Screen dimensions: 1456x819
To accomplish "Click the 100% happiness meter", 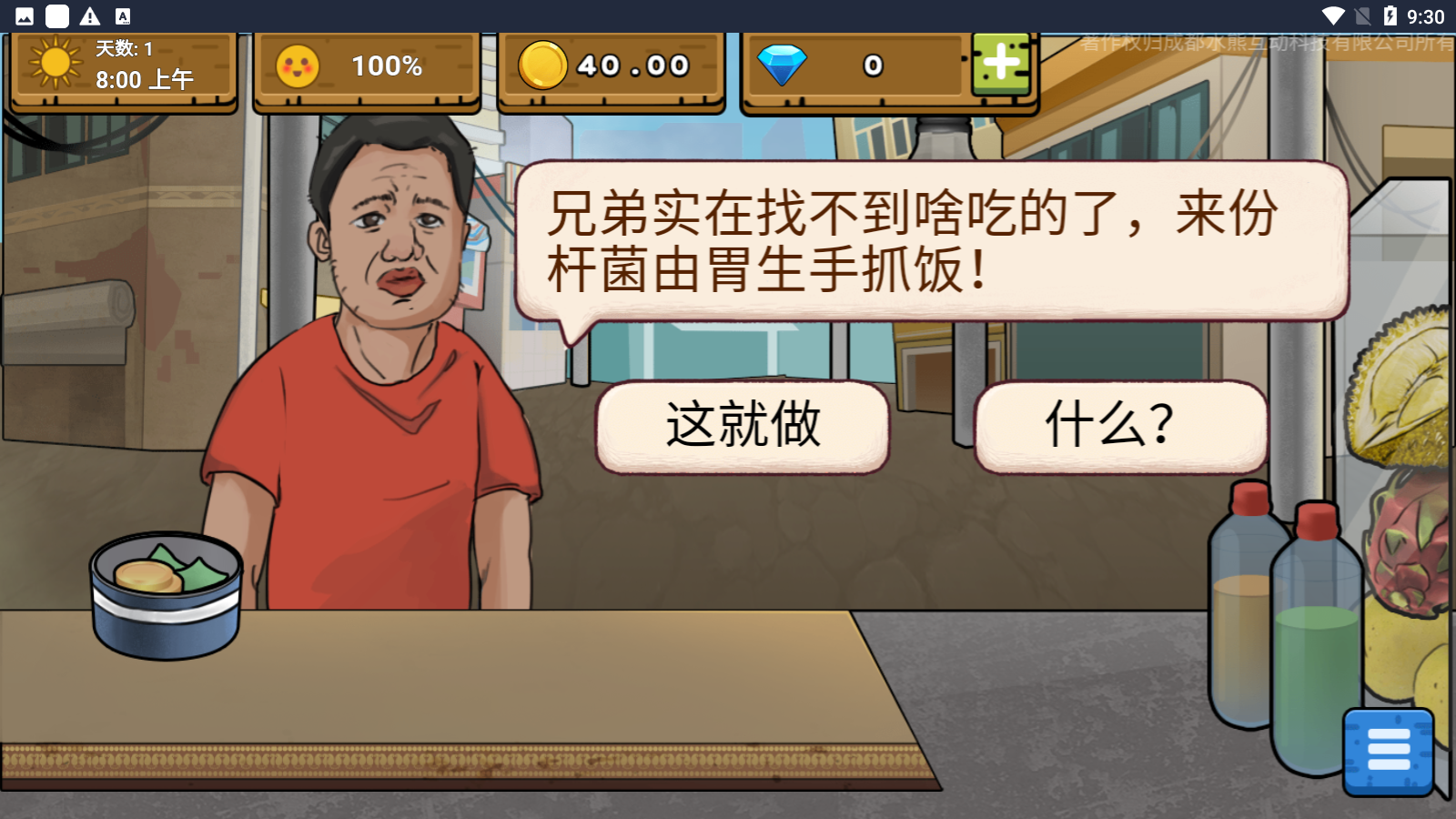I will (386, 65).
